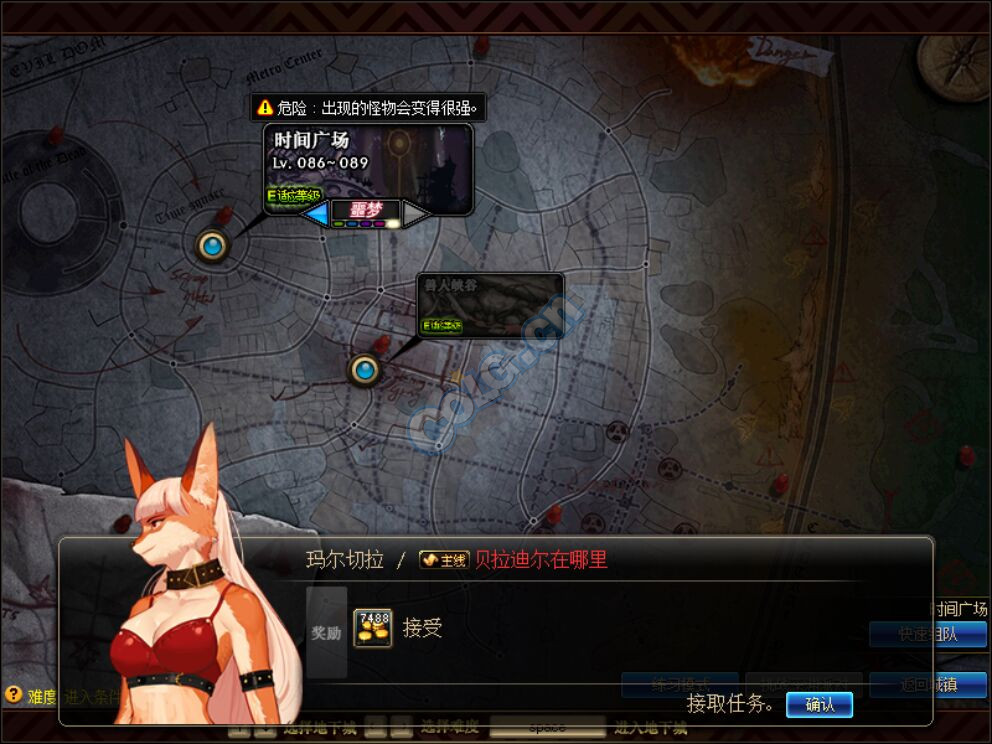Click the 练习模式 practice mode button
The image size is (992, 744).
click(679, 685)
